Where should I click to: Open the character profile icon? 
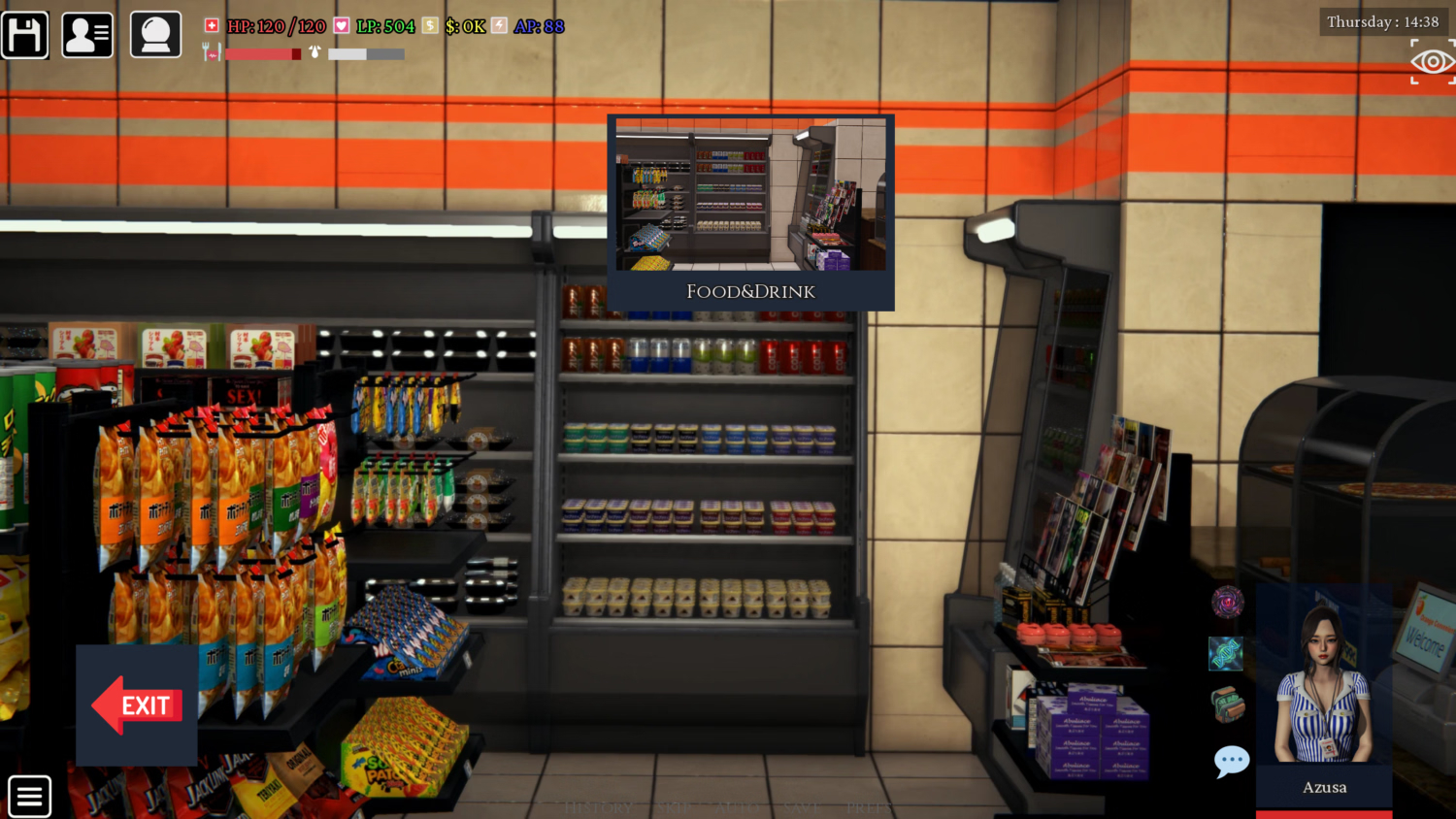coord(86,33)
